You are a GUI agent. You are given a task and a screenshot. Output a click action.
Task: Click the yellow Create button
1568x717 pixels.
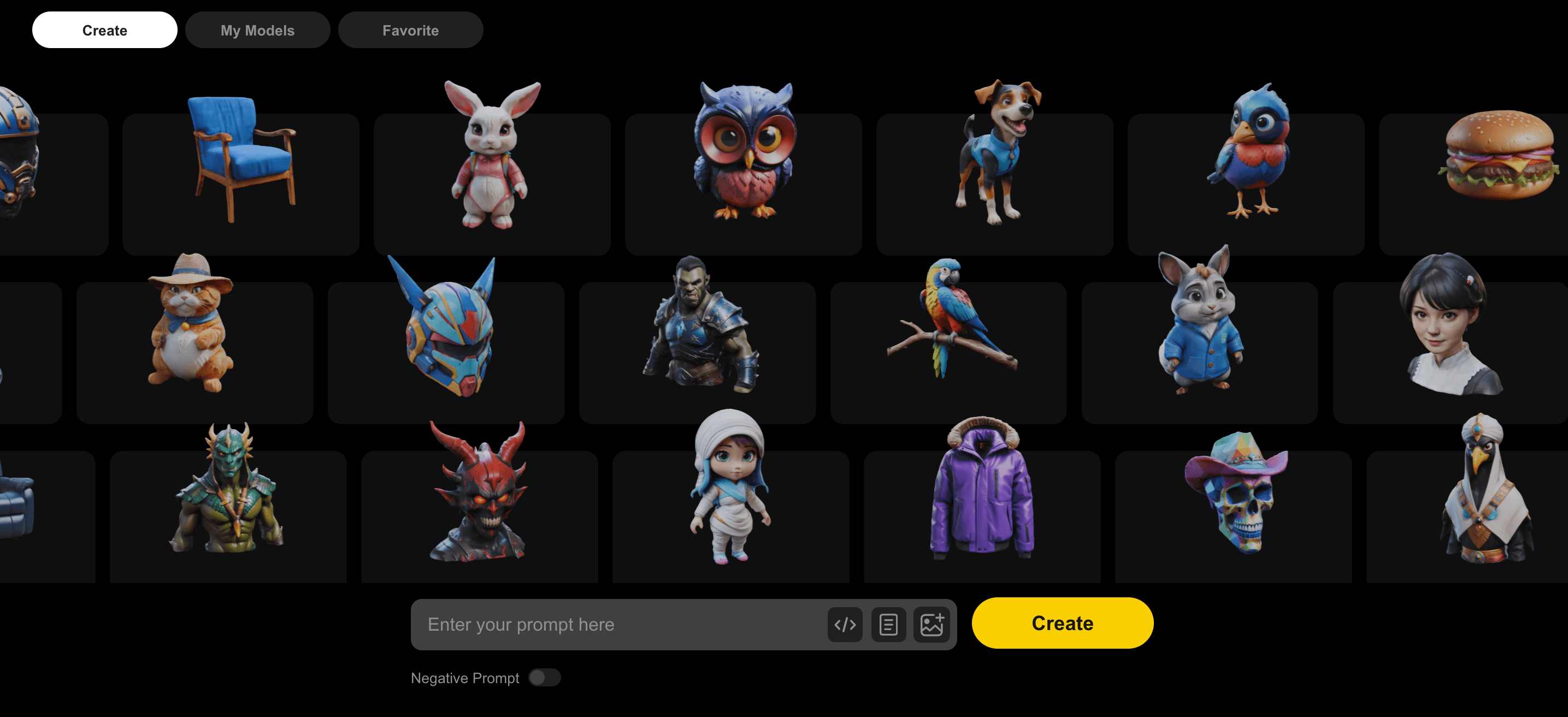[1062, 622]
